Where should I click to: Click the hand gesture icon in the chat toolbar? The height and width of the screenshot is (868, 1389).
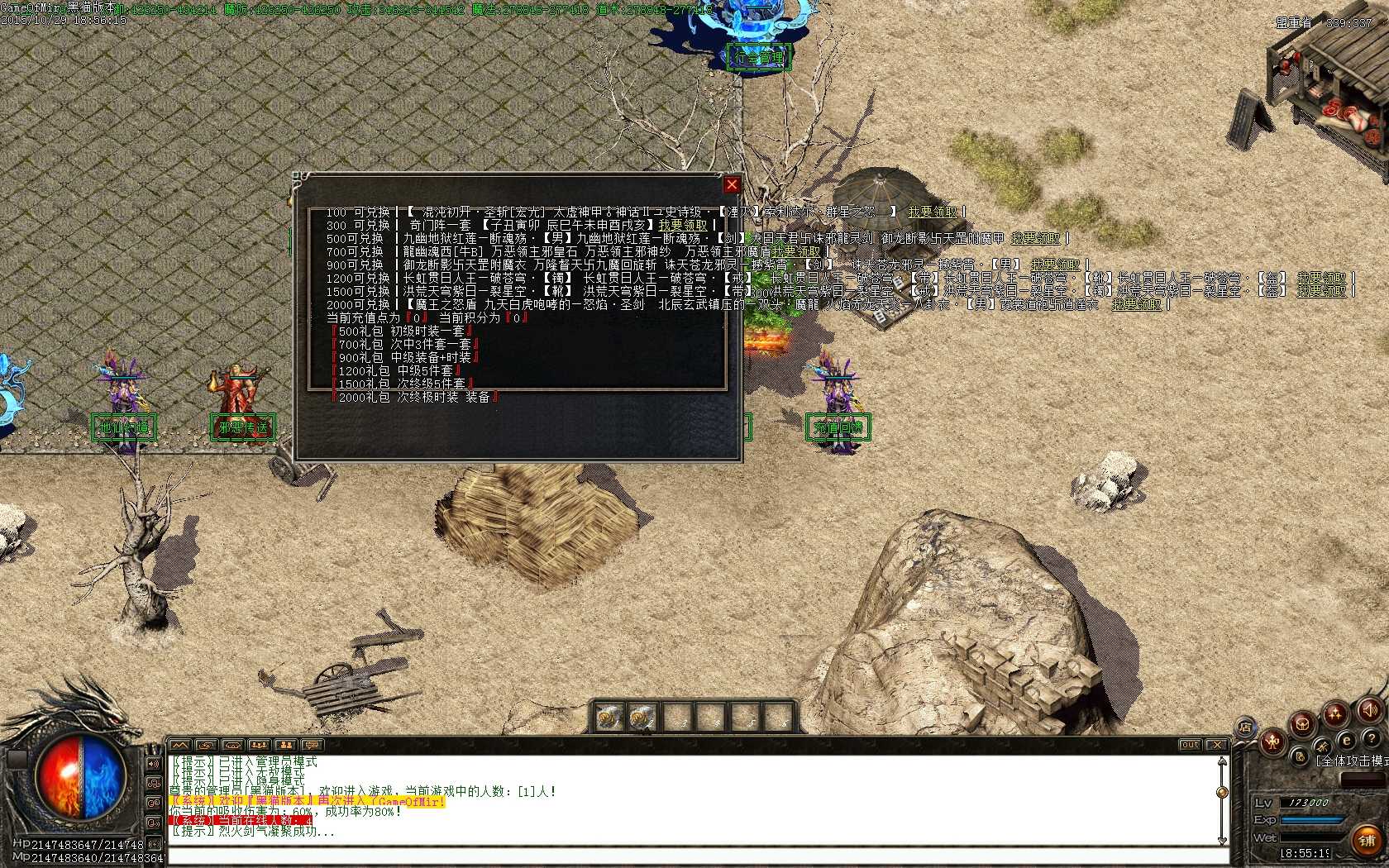[205, 746]
